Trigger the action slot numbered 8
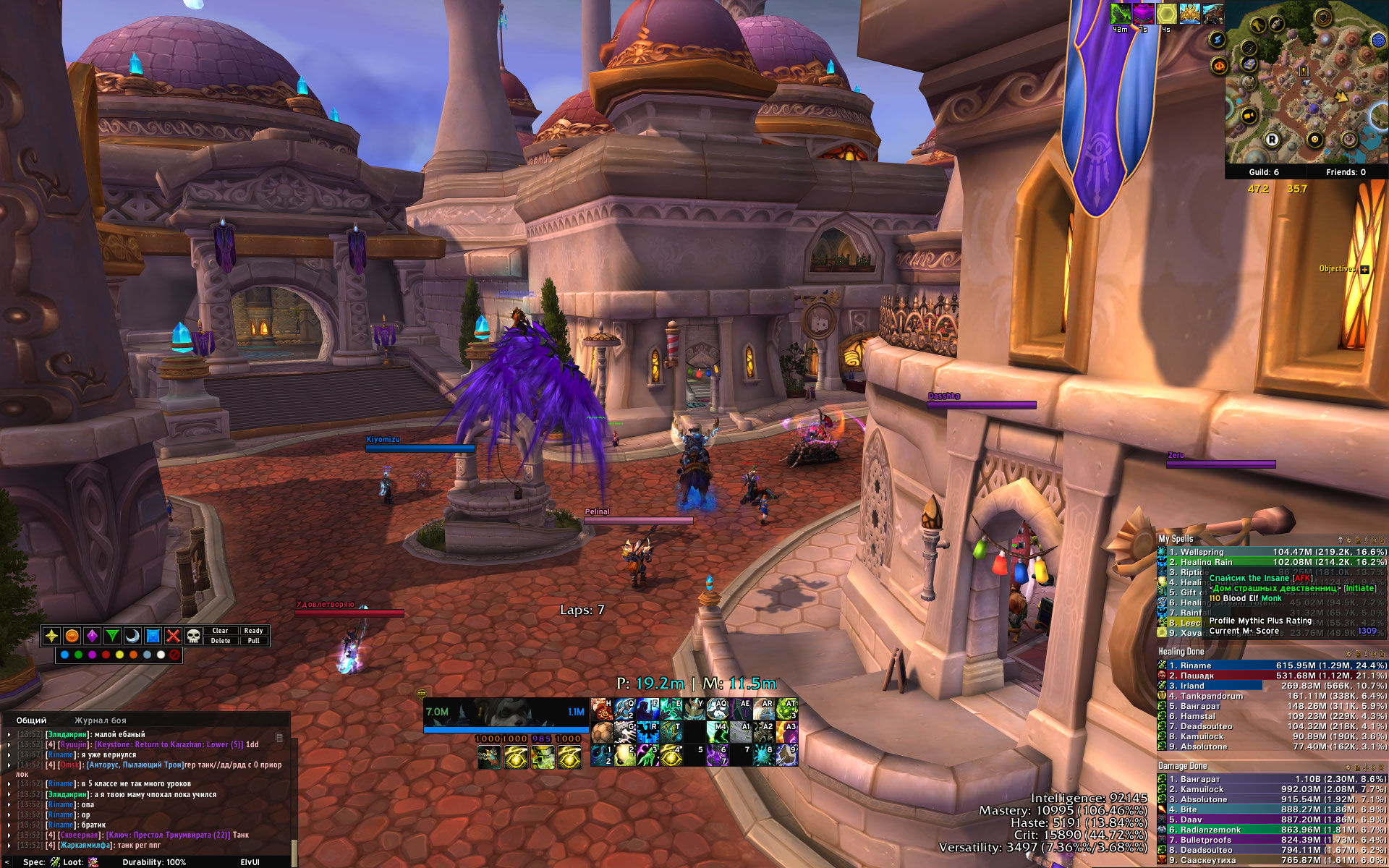1389x868 pixels. point(764,755)
